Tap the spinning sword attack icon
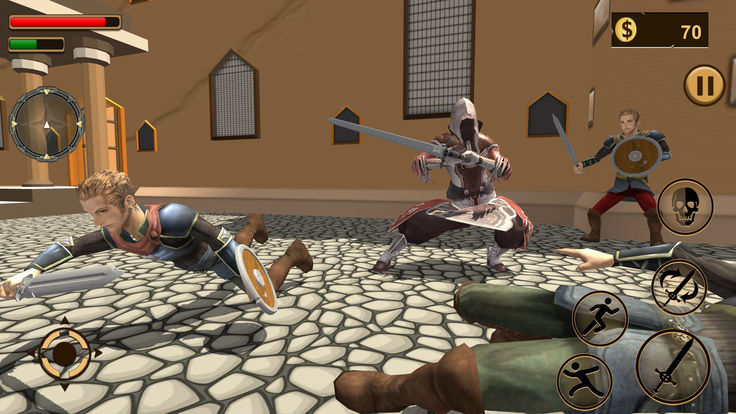The image size is (736, 414). click(x=679, y=287)
